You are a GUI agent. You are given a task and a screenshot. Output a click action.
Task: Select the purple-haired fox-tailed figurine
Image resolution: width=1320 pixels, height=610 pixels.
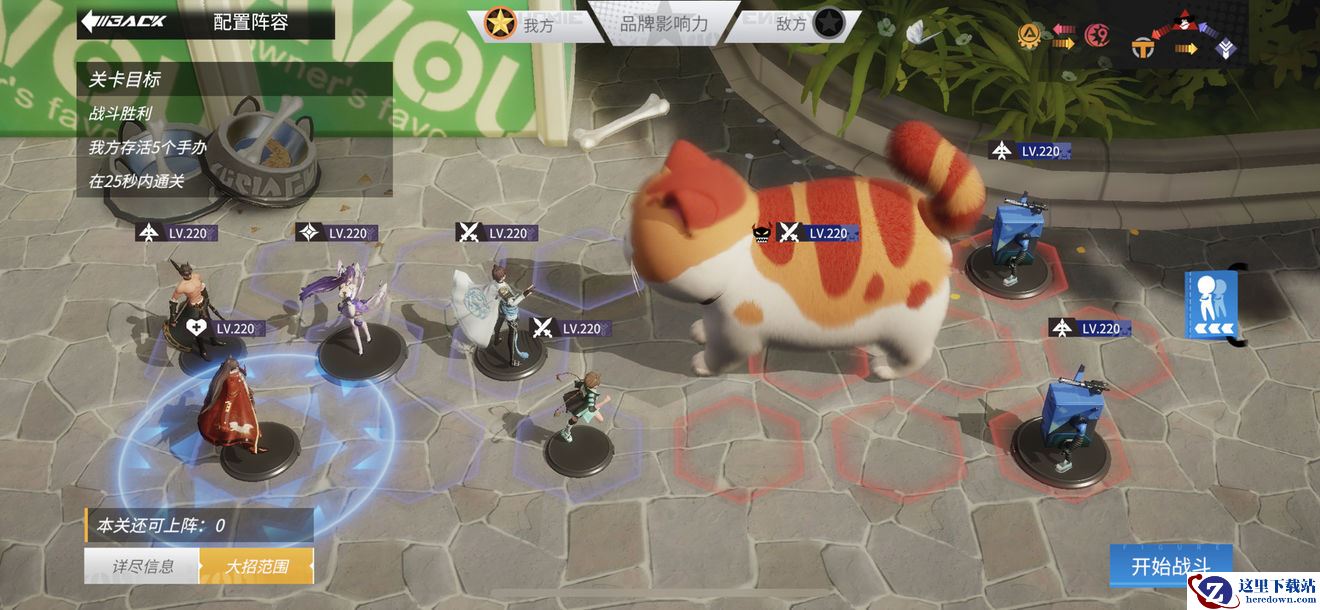point(350,305)
